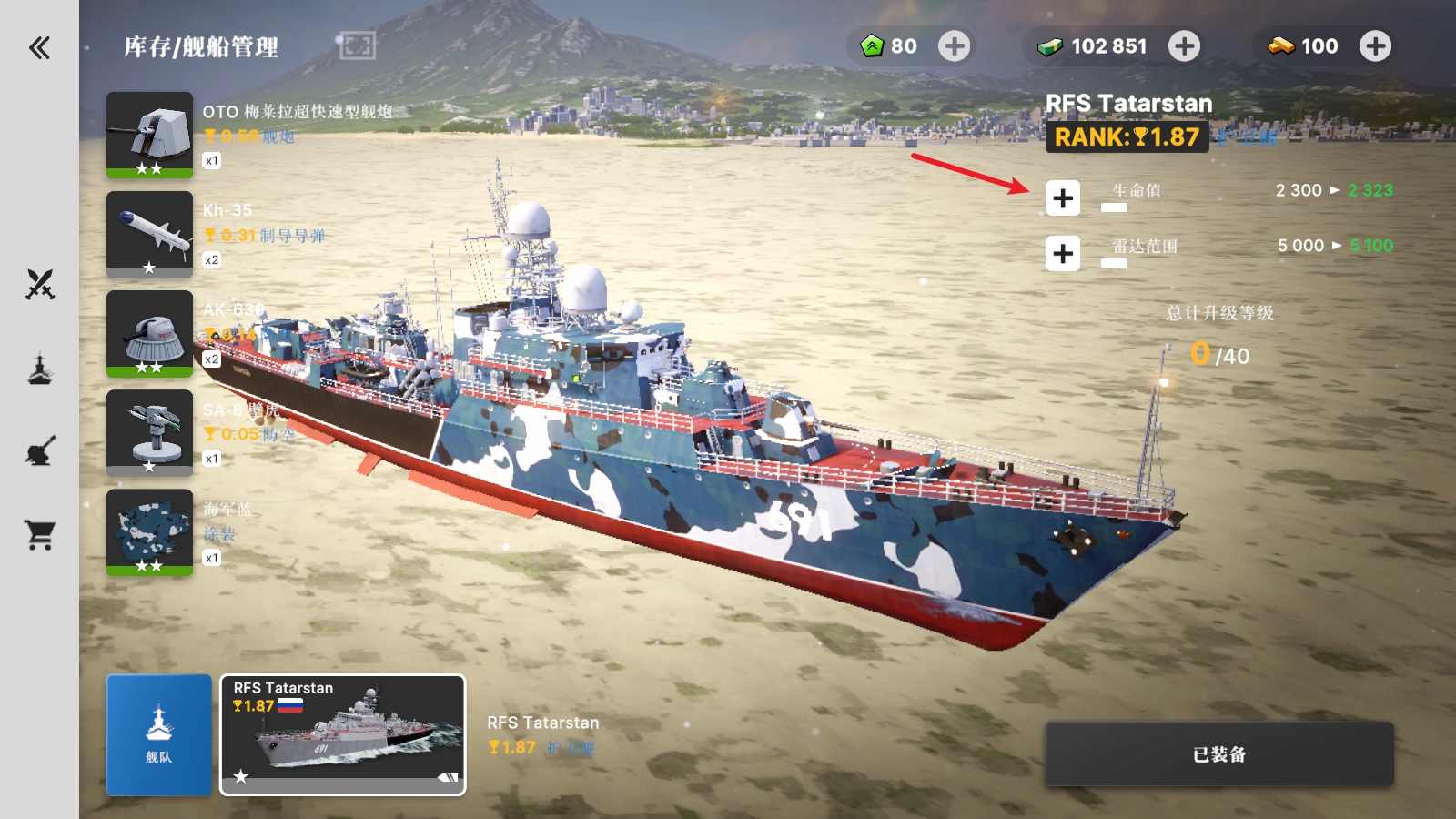Select the RFS Tatarstan ship card
This screenshot has width=1456, height=819.
[x=343, y=734]
